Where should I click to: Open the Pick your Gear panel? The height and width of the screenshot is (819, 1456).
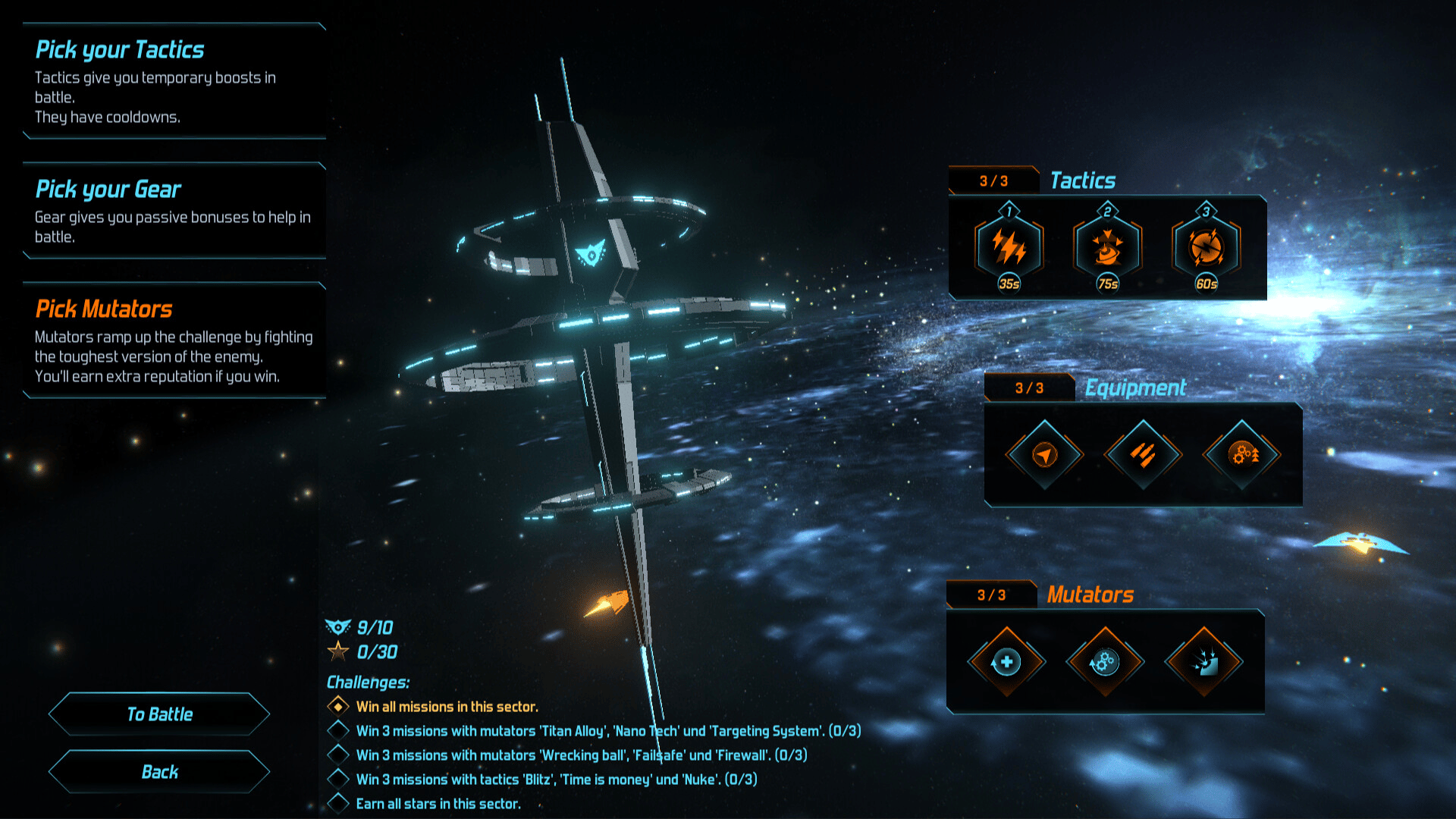[x=174, y=211]
